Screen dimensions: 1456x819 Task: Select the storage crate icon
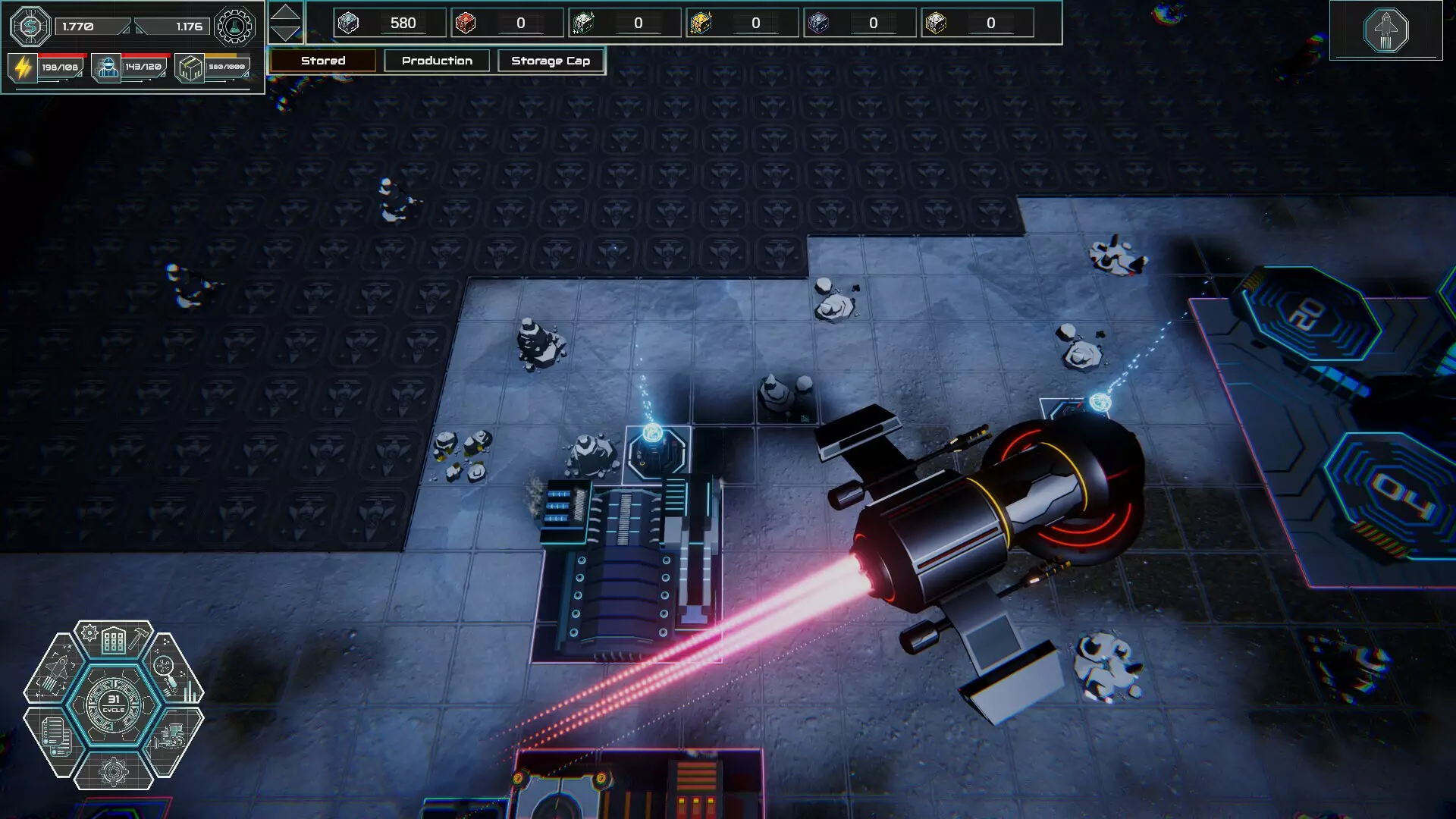pyautogui.click(x=190, y=67)
